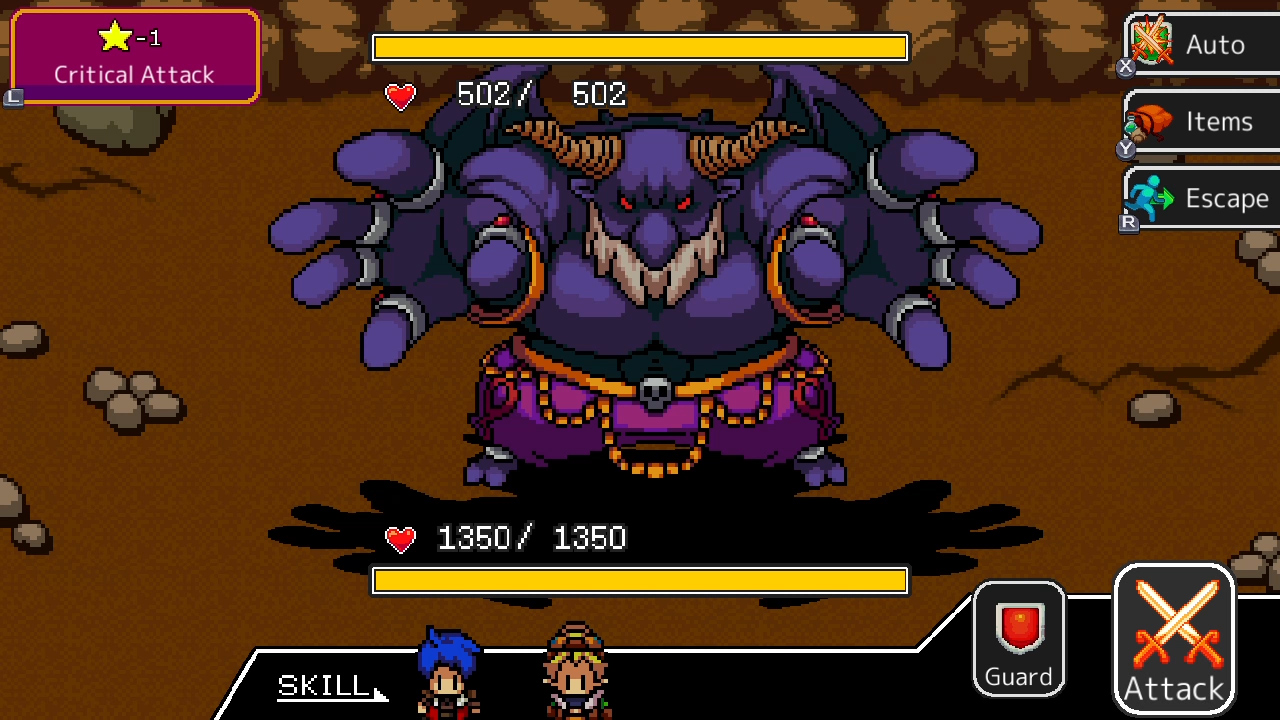This screenshot has height=720, width=1280.
Task: Toggle Auto battle mode on
Action: [x=1195, y=43]
